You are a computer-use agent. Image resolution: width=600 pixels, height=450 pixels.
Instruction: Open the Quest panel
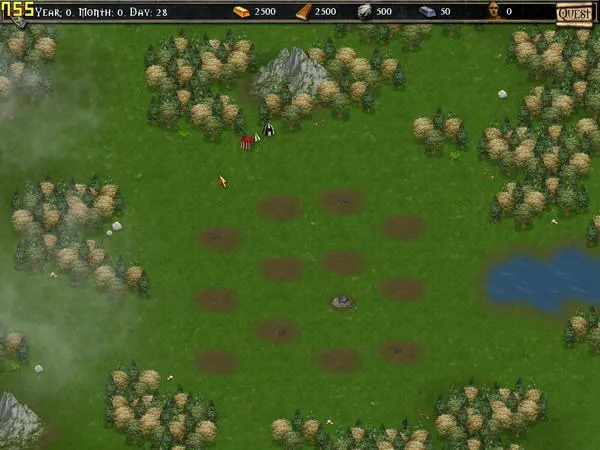pyautogui.click(x=575, y=13)
